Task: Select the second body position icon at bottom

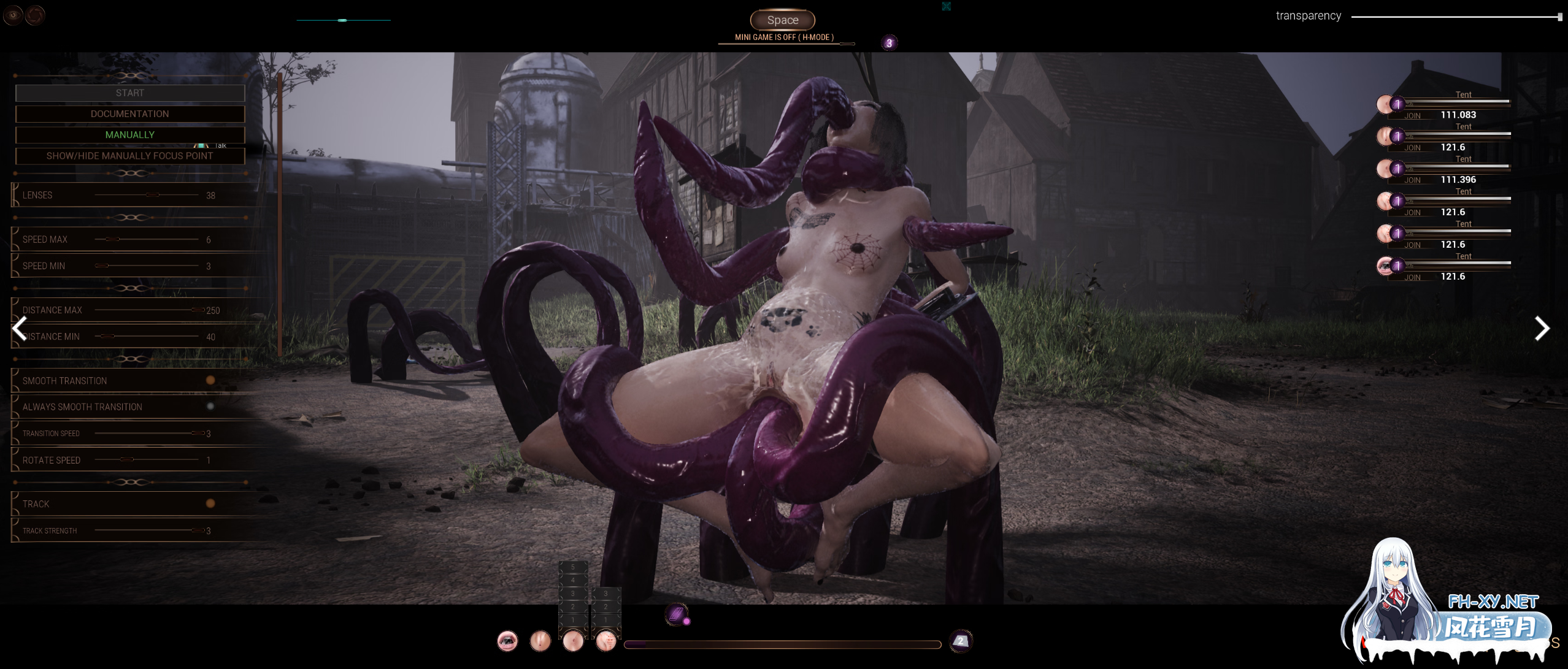Action: click(540, 642)
